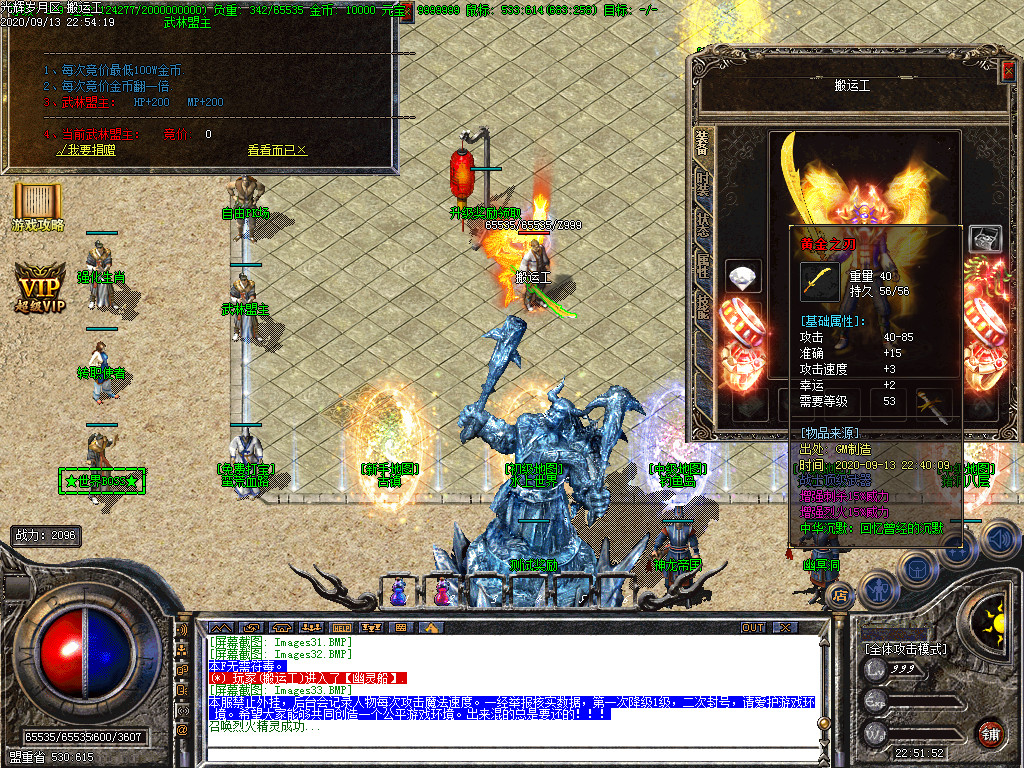Open the 属性 attributes tab
Image resolution: width=1024 pixels, height=768 pixels.
click(x=704, y=264)
